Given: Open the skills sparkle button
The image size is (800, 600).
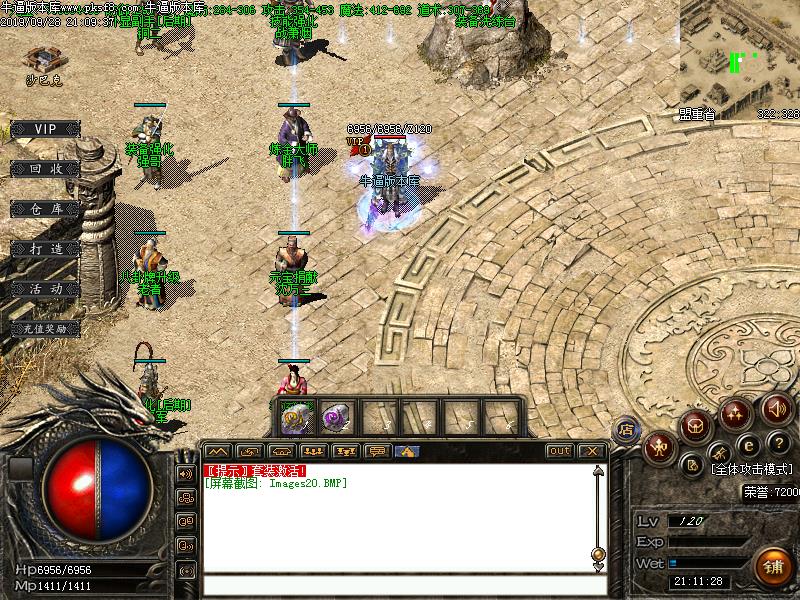Looking at the screenshot, I should click(737, 412).
